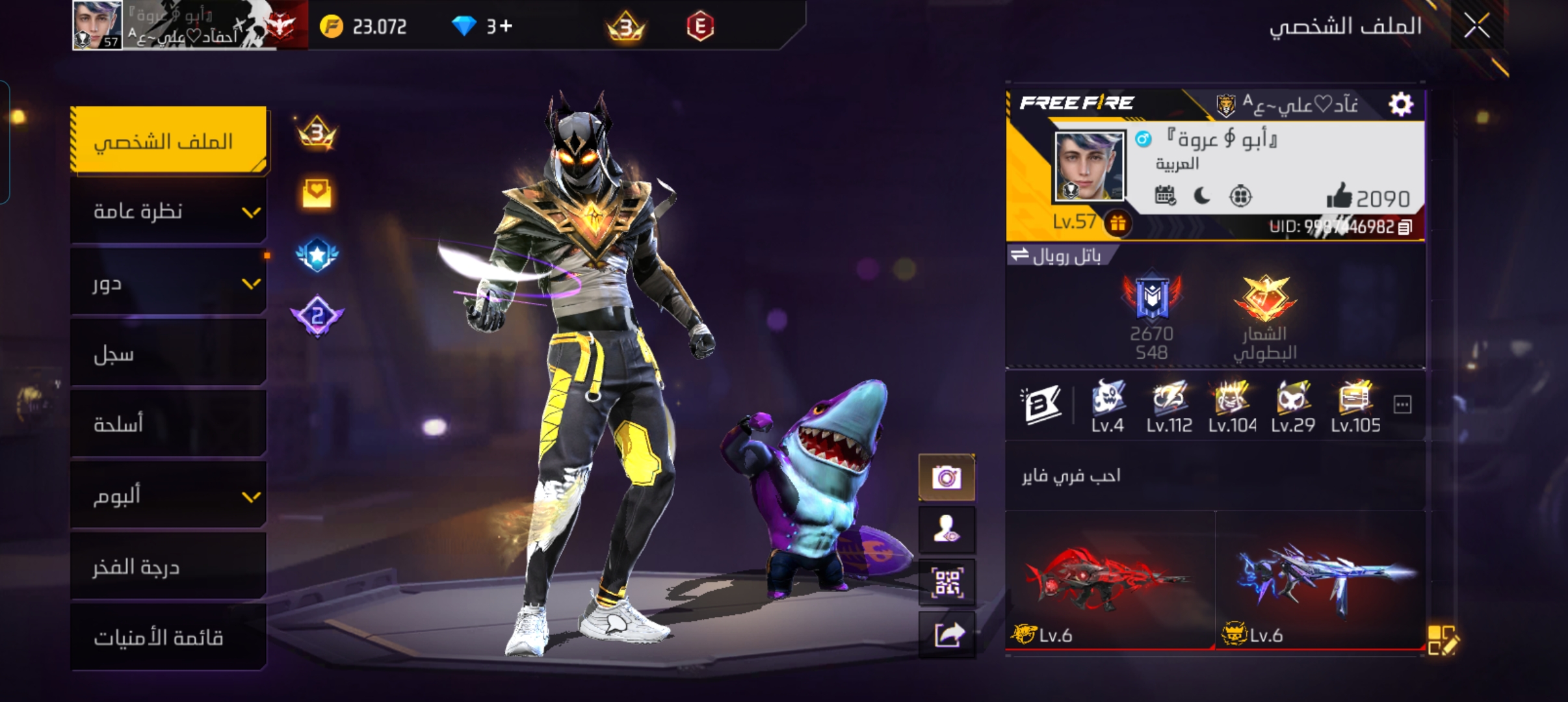Viewport: 1568px width, 702px height.
Task: Open the قائمة الأمنيات wishlist
Action: 168,638
